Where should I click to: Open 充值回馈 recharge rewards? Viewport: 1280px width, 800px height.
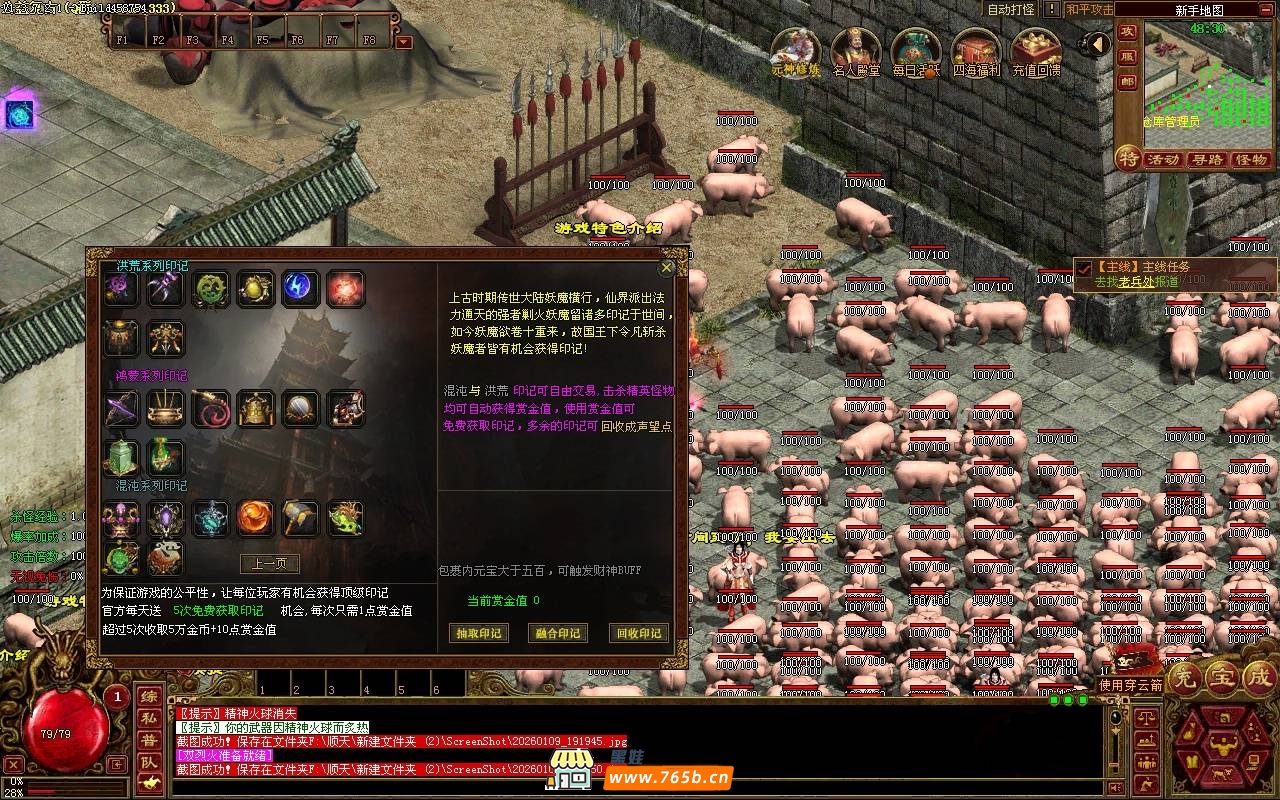pyautogui.click(x=1036, y=52)
